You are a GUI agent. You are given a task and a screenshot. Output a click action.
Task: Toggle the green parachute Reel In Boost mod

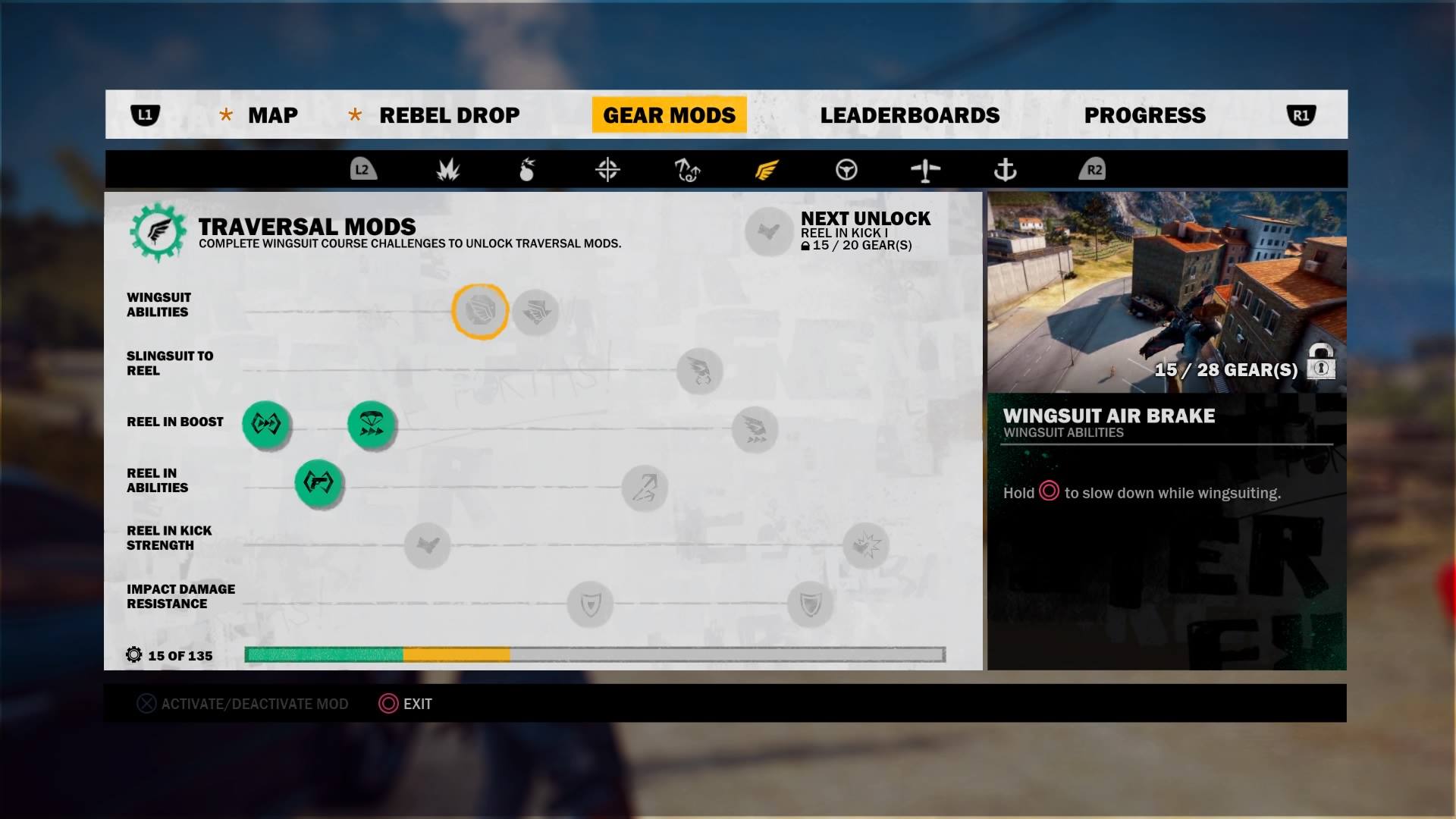372,425
